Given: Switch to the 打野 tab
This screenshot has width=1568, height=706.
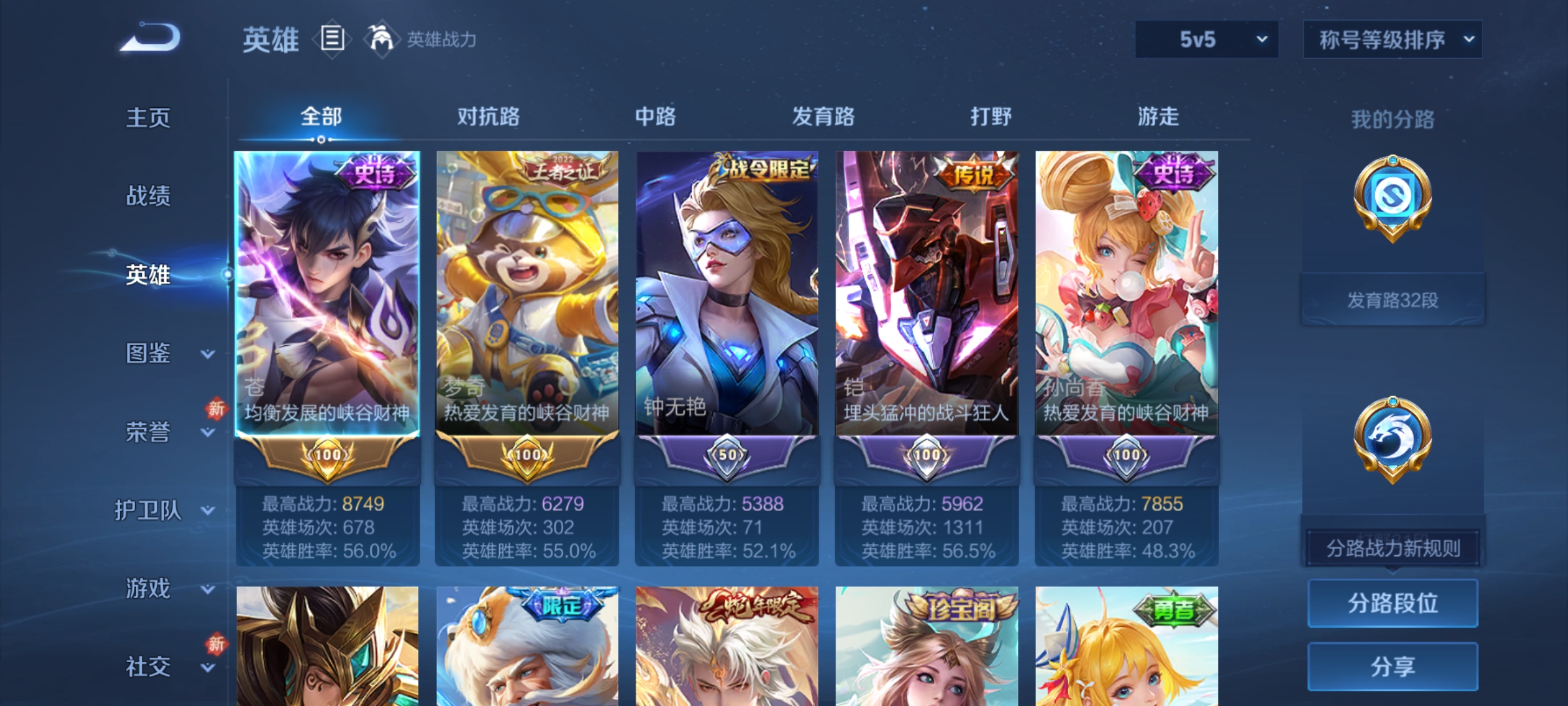Looking at the screenshot, I should pyautogui.click(x=988, y=118).
